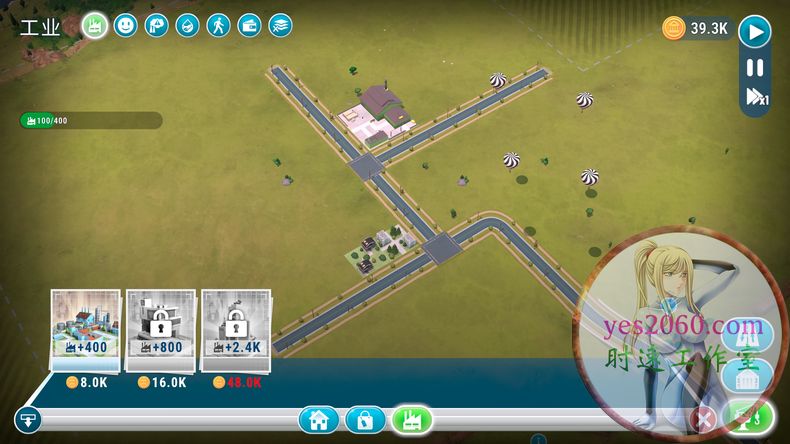Toggle the stacked layers overlay icon
Screen dimensions: 790x444
point(280,25)
